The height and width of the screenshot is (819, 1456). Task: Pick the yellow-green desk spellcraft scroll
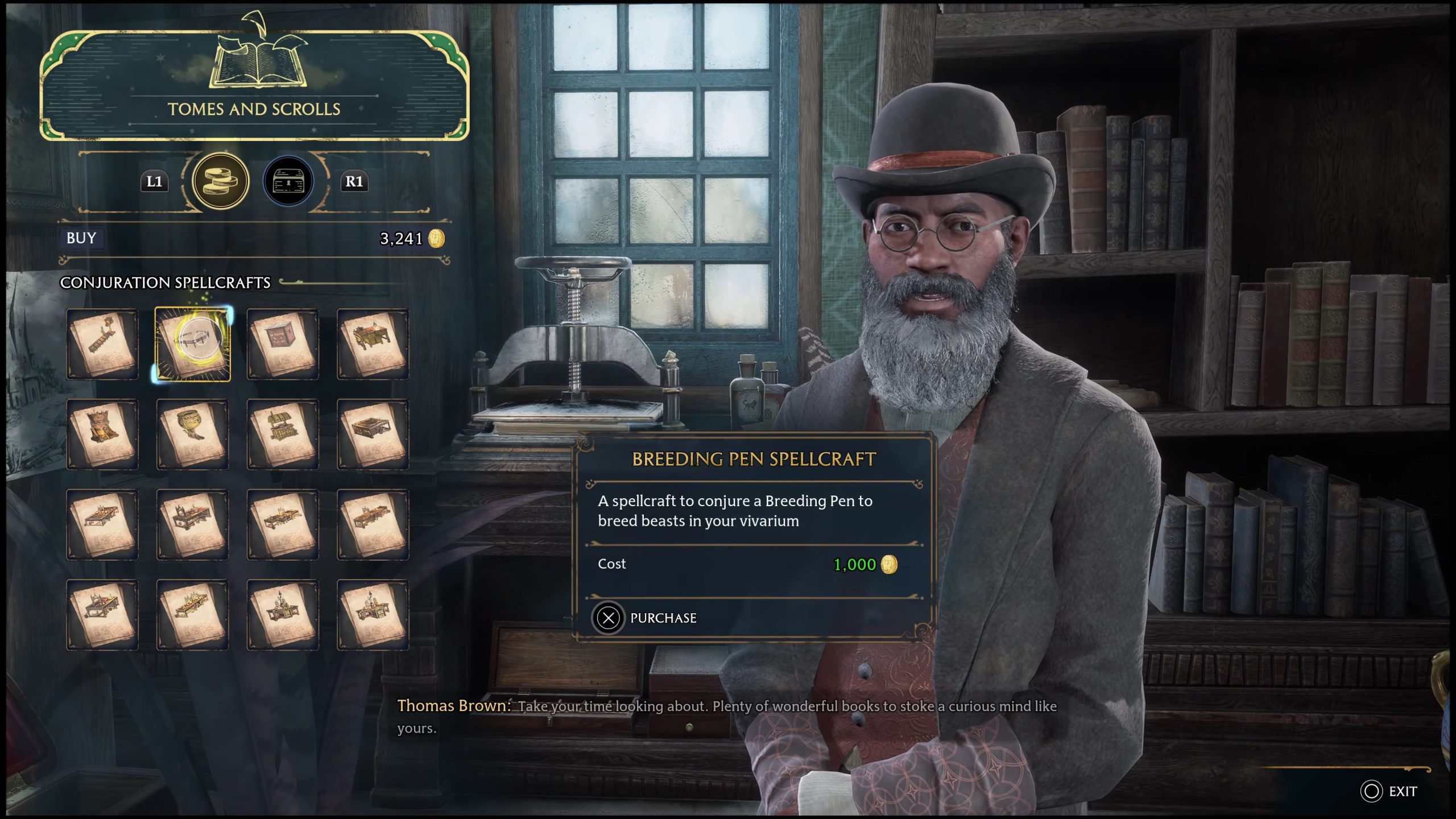click(373, 344)
